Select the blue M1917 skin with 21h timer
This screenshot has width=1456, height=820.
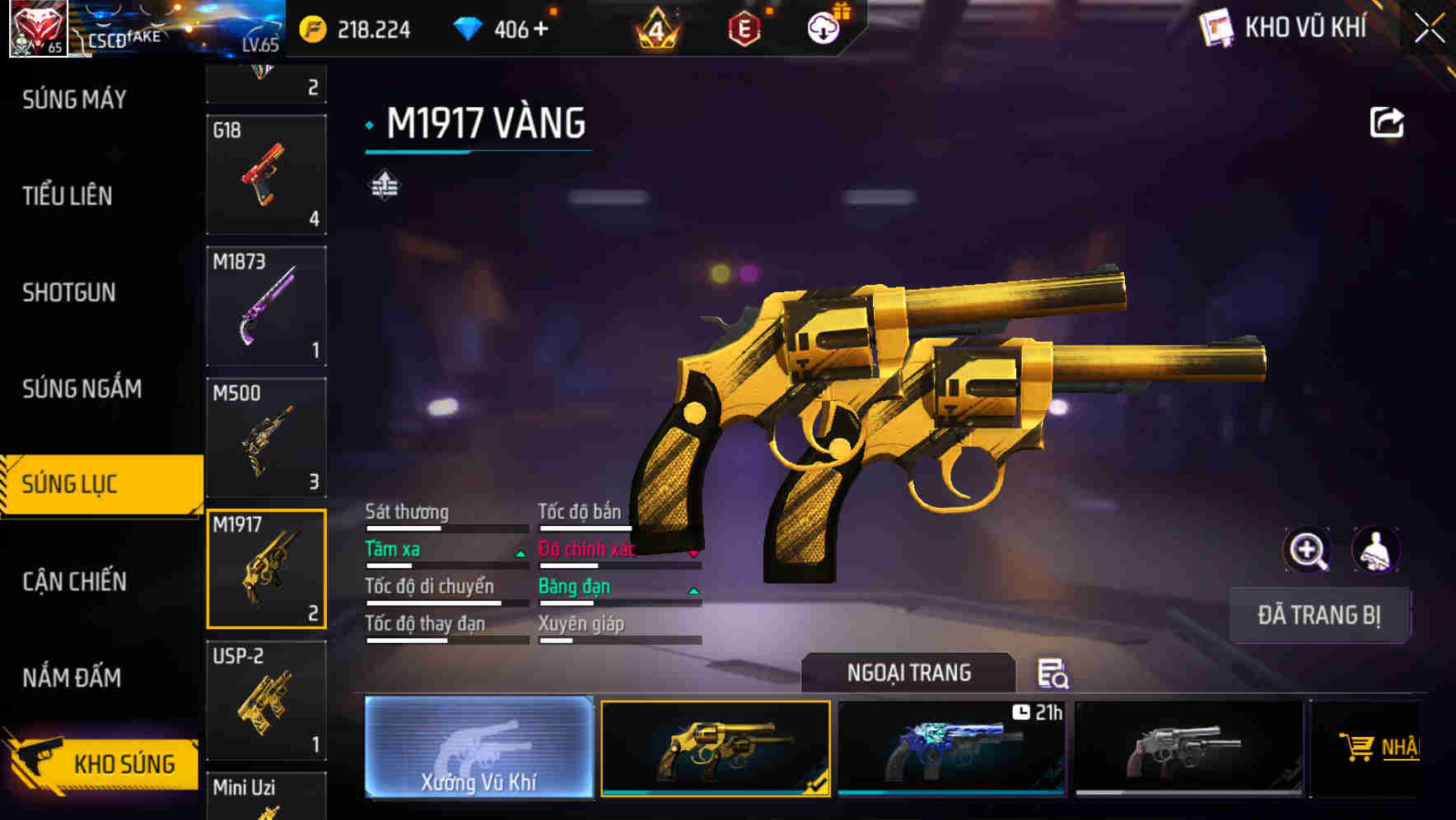951,748
